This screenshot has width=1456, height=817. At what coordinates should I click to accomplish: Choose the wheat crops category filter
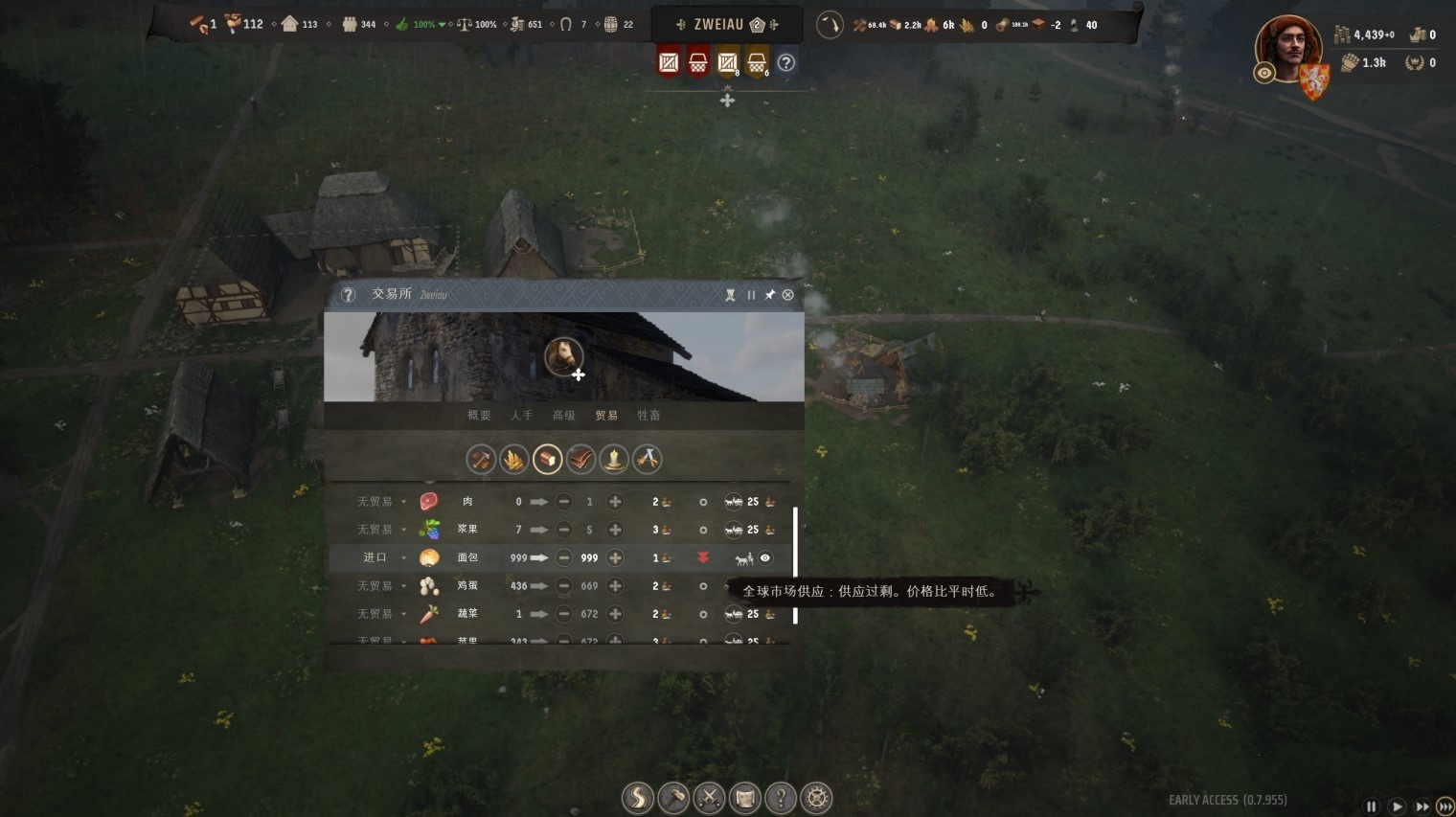(513, 460)
